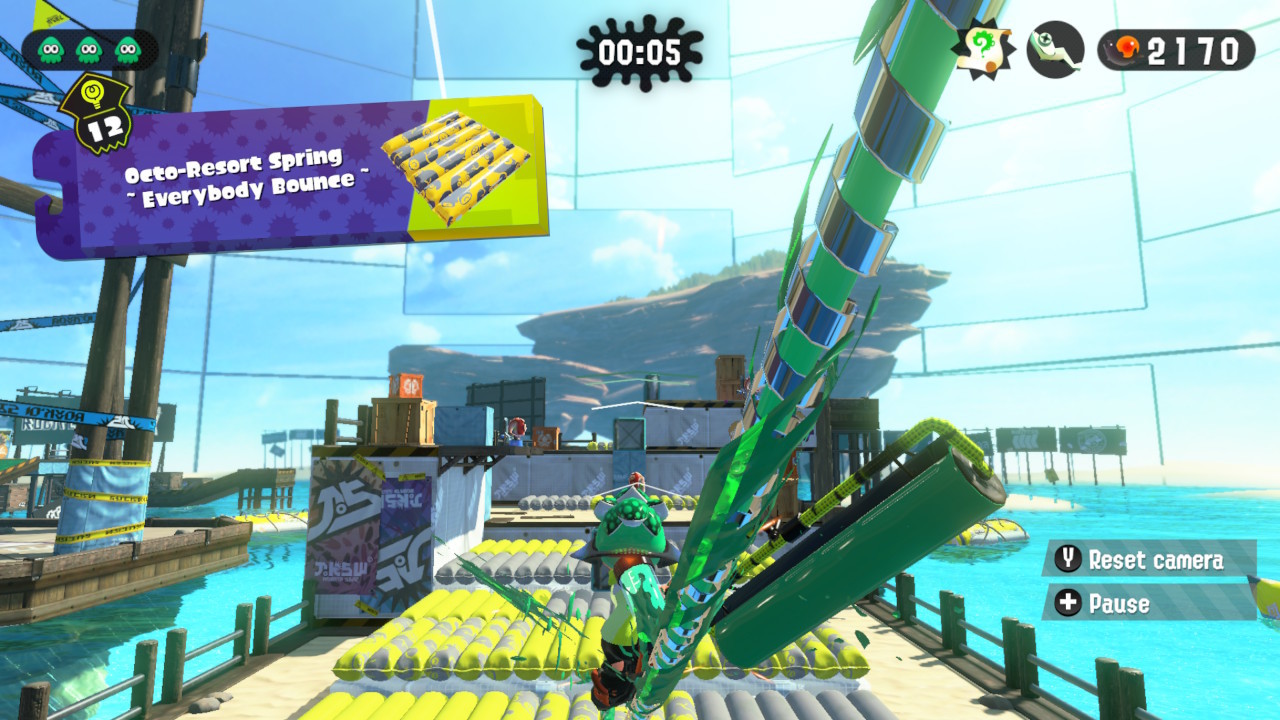Image resolution: width=1280 pixels, height=720 pixels.
Task: Click the 00:05 timer splat
Action: (640, 46)
